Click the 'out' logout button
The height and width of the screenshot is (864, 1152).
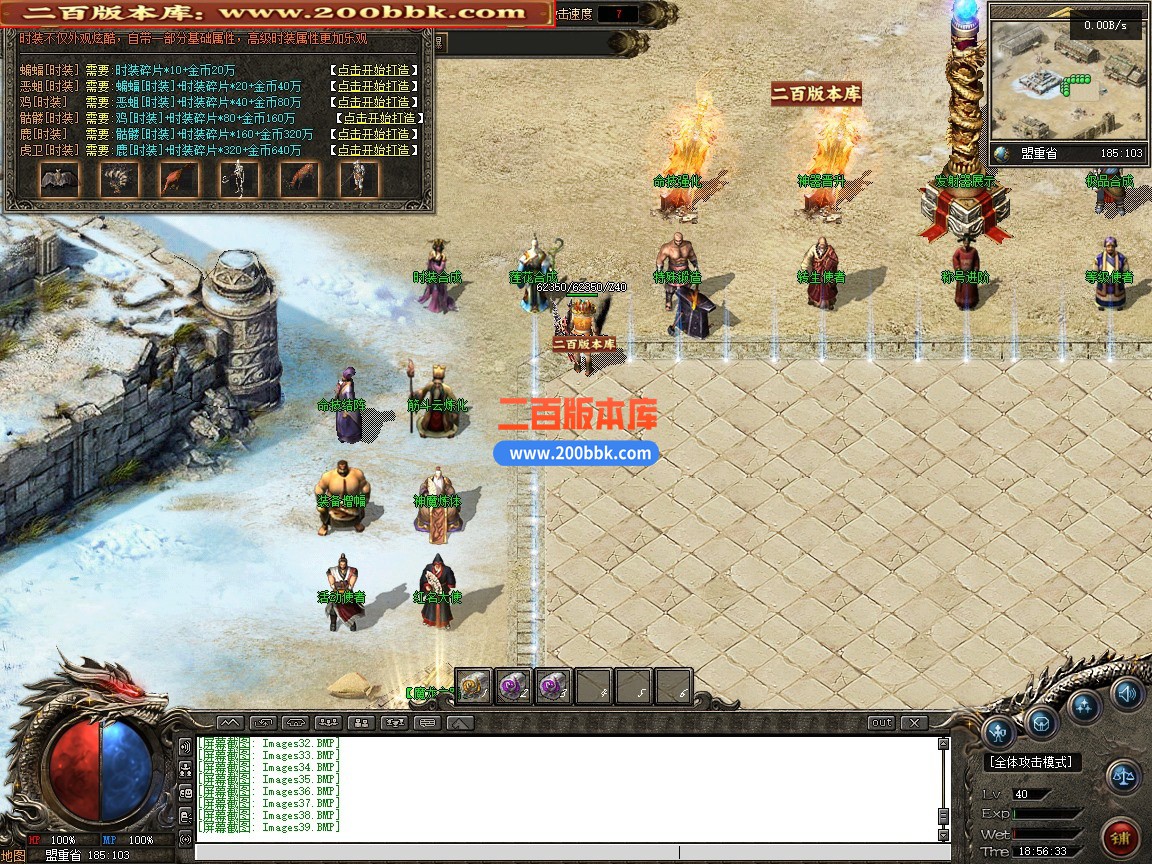(x=881, y=722)
